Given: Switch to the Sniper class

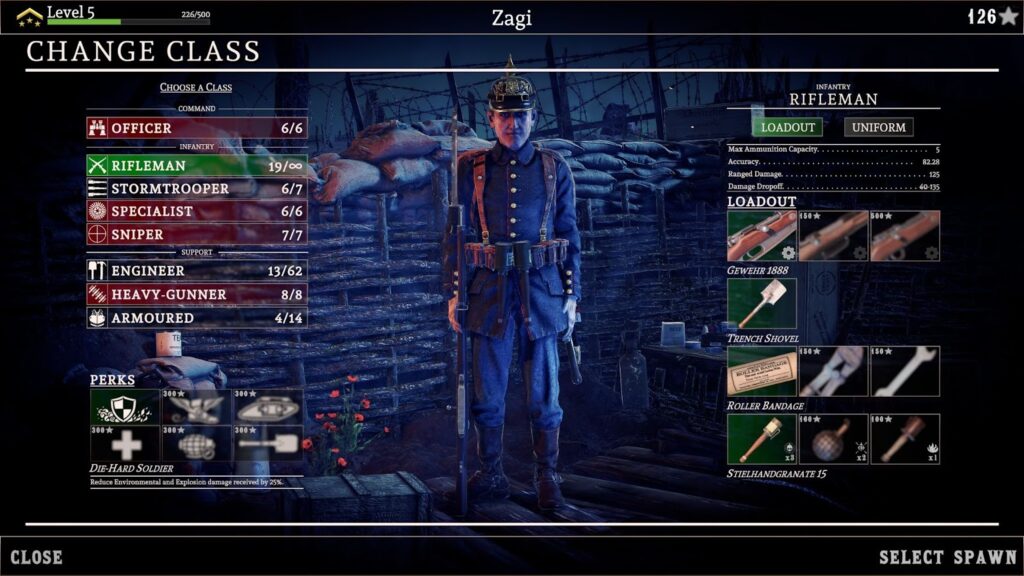Looking at the screenshot, I should pyautogui.click(x=196, y=235).
